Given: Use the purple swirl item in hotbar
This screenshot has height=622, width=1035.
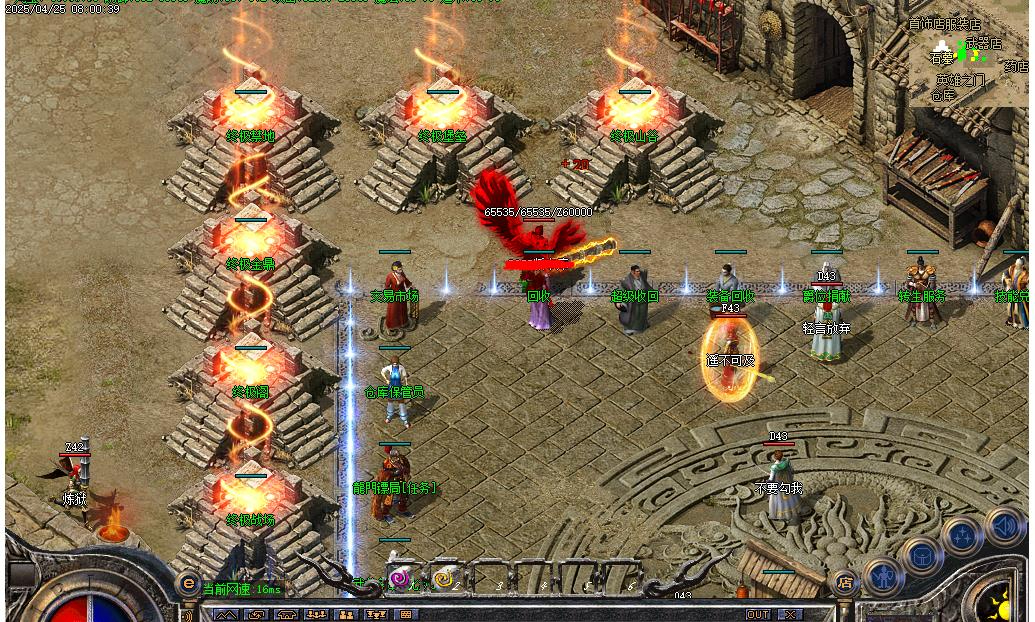Looking at the screenshot, I should 400,578.
